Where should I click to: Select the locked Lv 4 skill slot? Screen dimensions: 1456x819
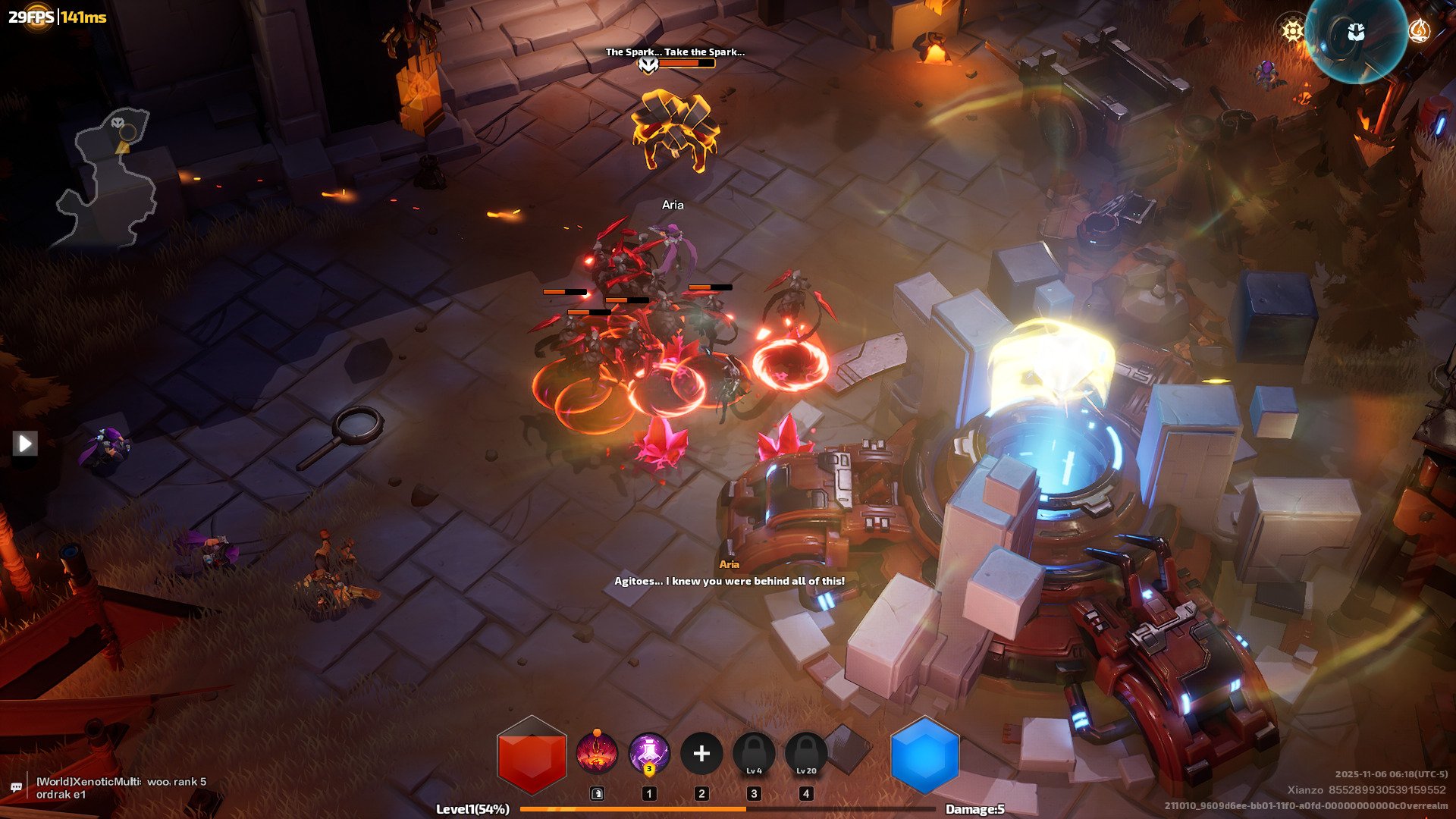[754, 754]
